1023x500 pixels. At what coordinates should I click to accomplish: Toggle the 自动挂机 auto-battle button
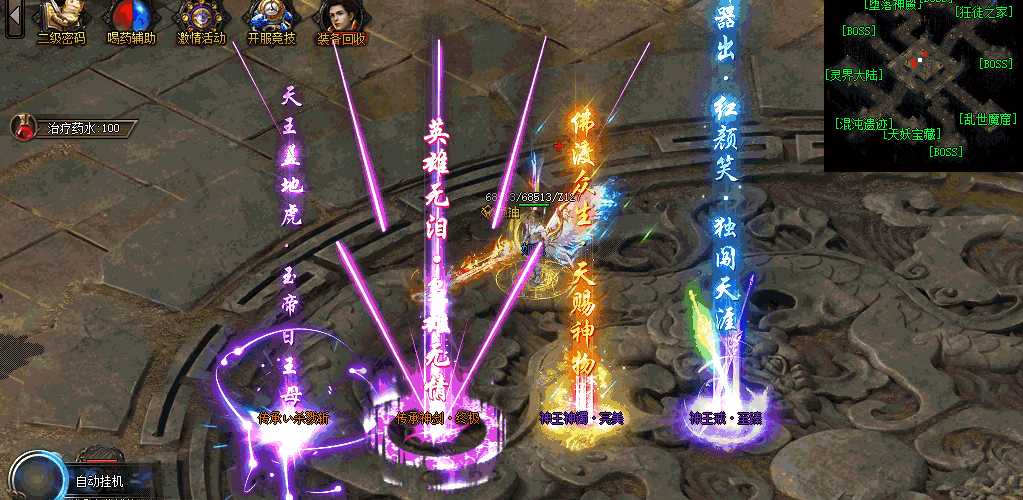(99, 482)
